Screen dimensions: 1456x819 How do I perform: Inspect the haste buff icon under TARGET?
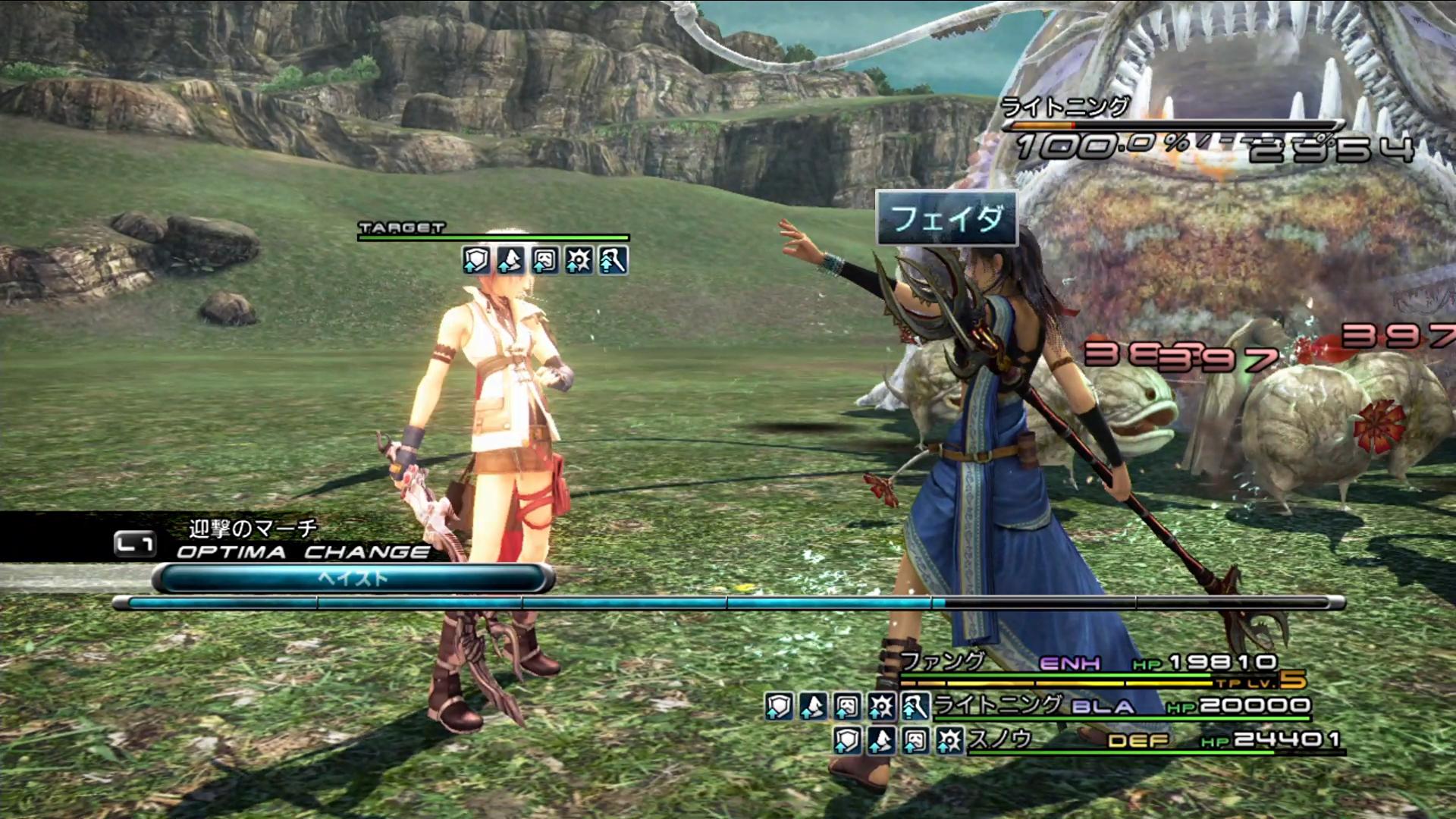613,261
